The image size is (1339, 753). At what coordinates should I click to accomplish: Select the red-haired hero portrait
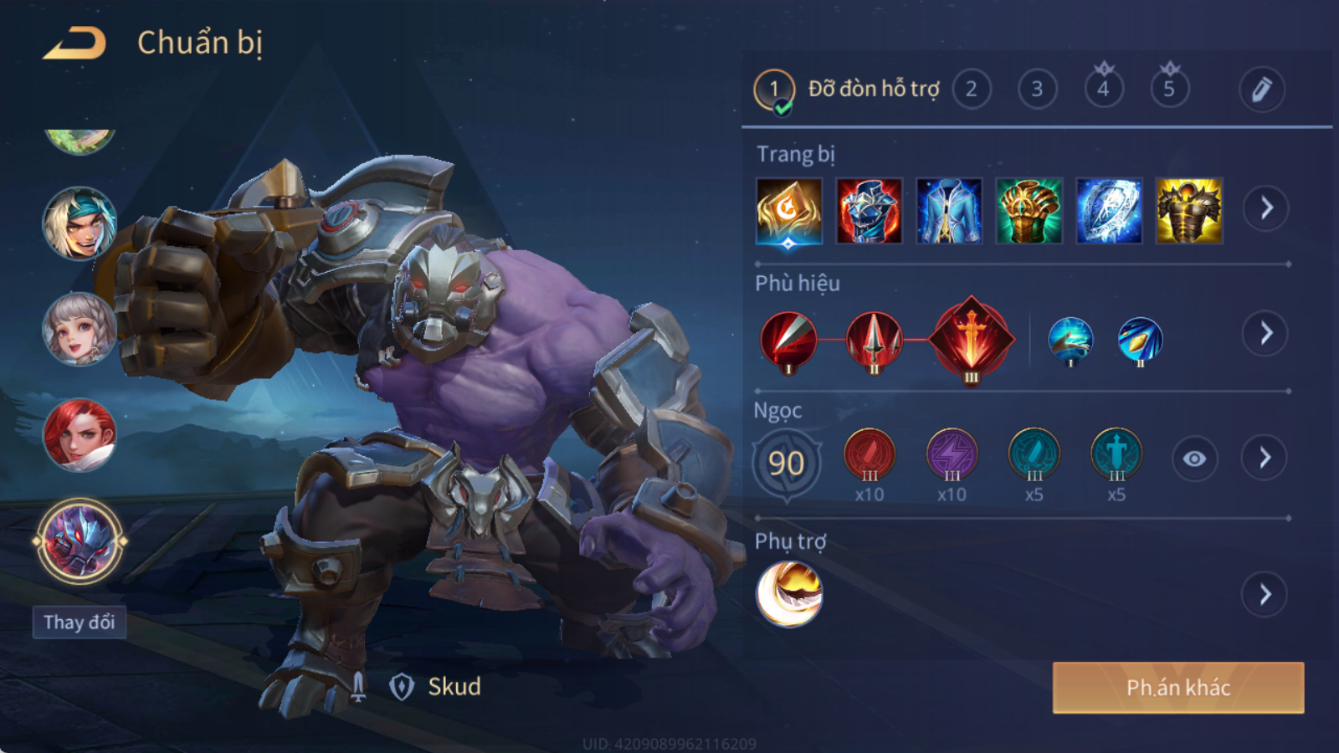point(79,434)
